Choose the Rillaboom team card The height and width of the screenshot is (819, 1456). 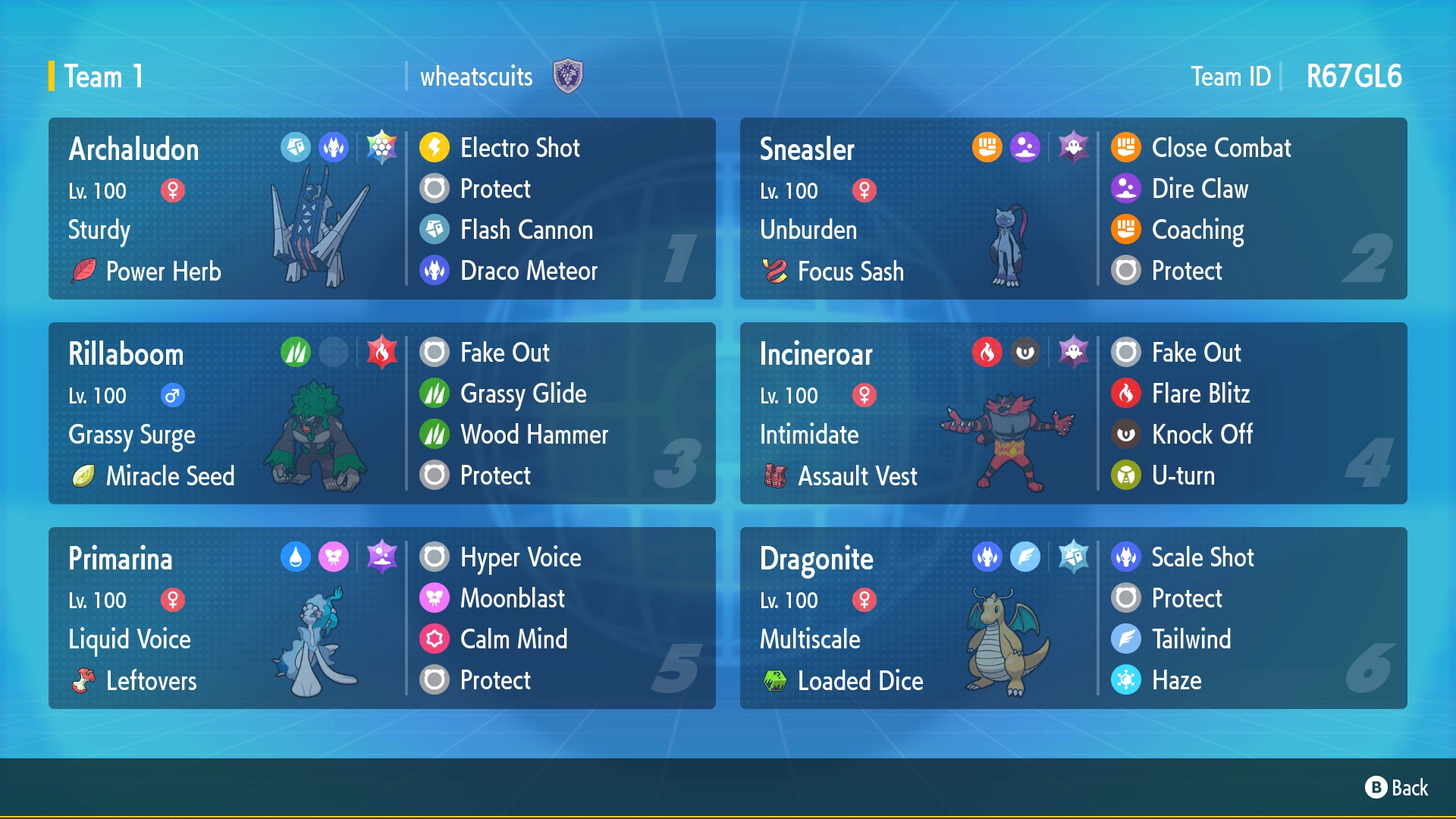click(x=227, y=413)
